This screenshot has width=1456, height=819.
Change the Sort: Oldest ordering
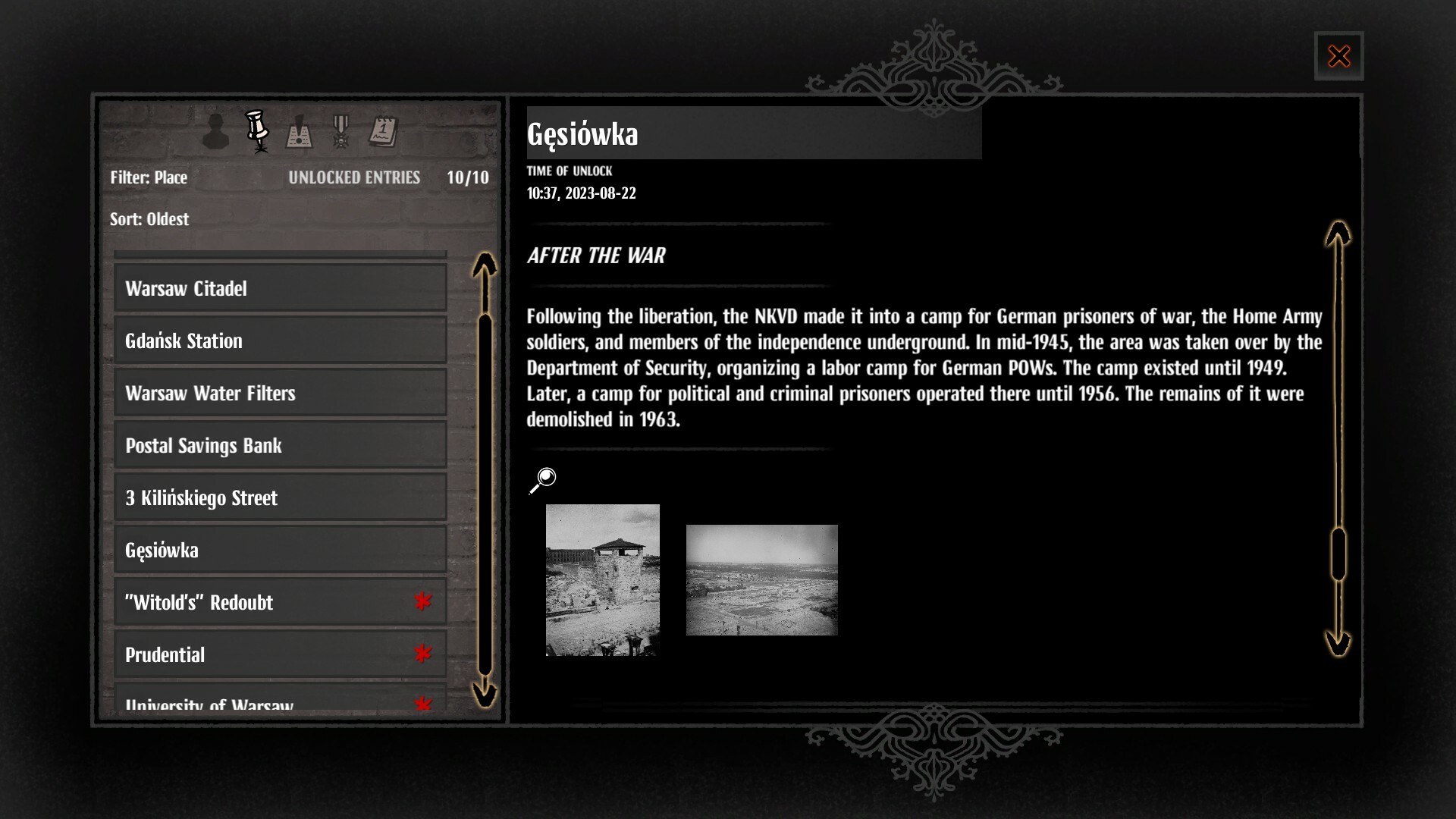[x=149, y=219]
